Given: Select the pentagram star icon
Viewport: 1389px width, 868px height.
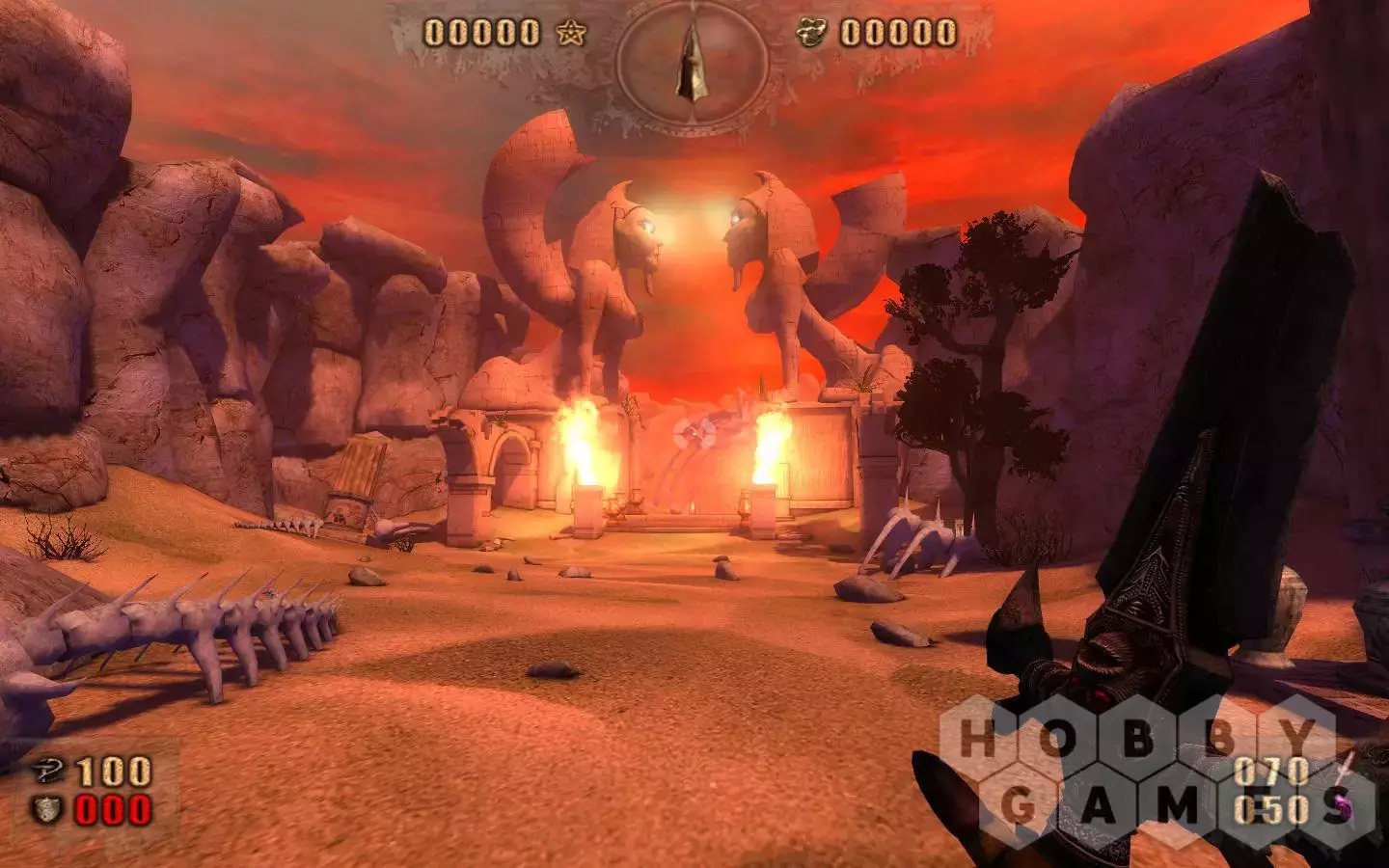Looking at the screenshot, I should tap(573, 33).
